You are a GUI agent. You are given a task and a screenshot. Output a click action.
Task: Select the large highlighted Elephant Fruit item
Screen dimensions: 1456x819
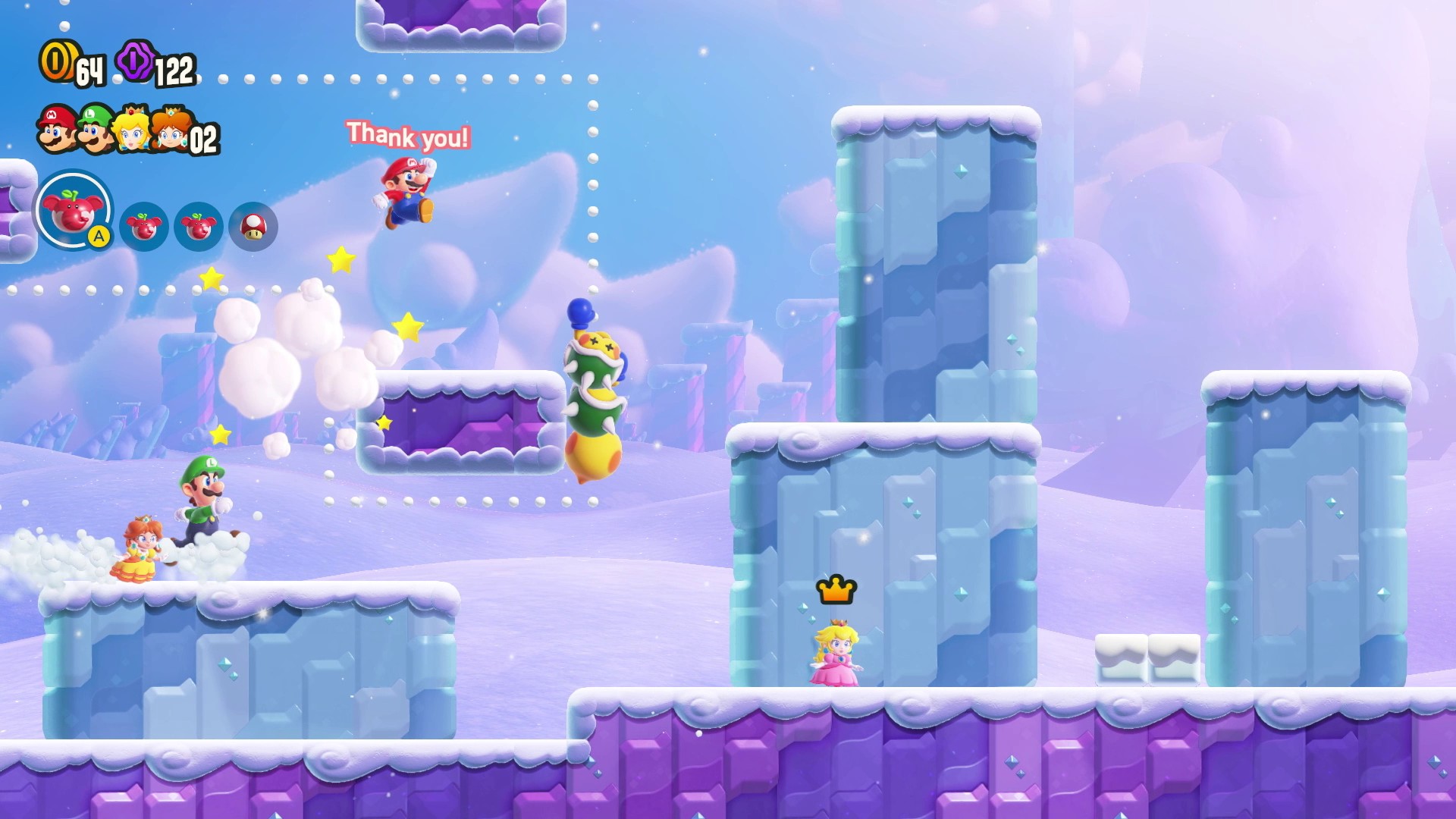pyautogui.click(x=73, y=210)
